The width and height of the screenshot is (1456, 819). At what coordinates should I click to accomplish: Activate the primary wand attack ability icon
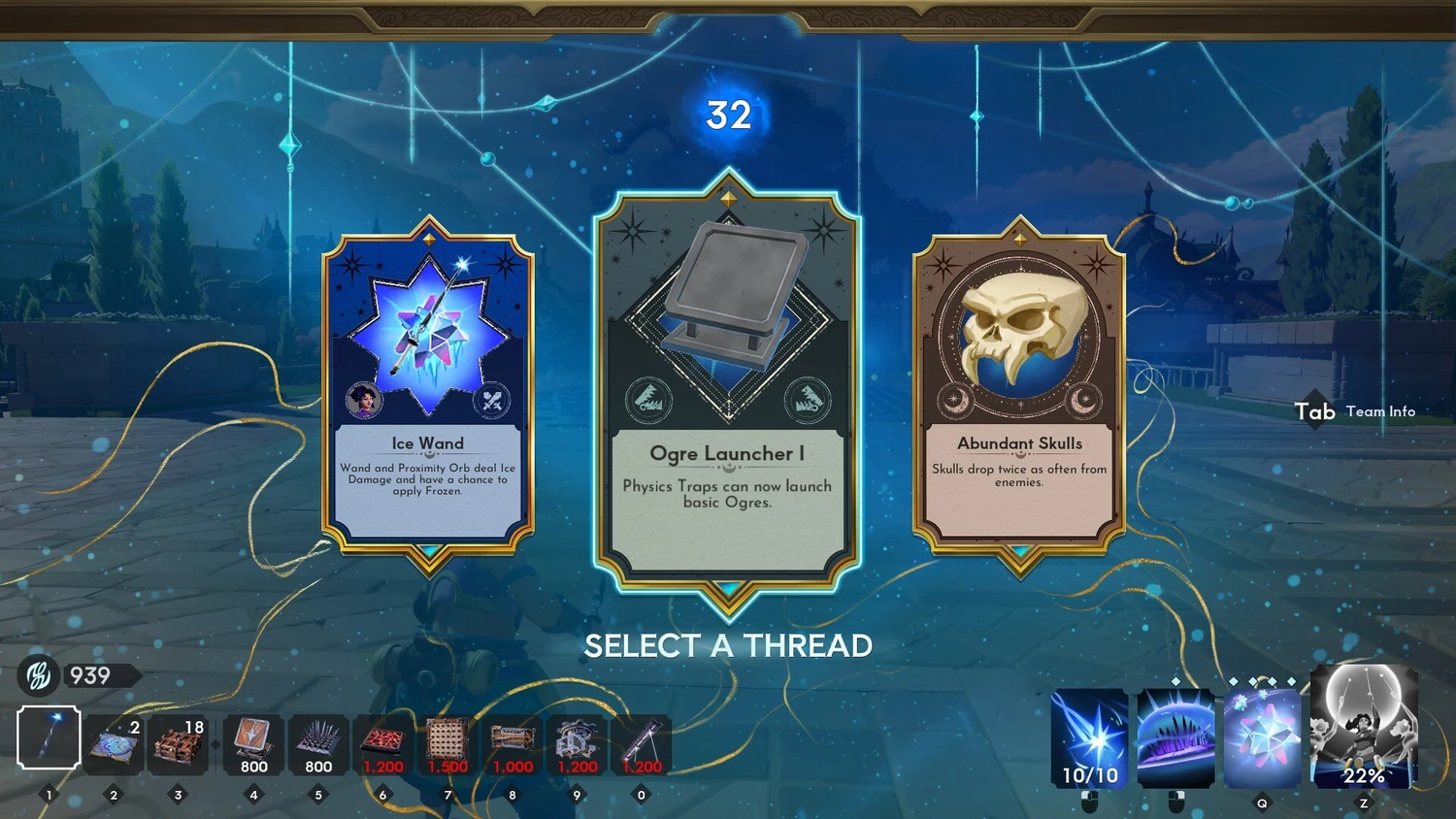pyautogui.click(x=1090, y=737)
